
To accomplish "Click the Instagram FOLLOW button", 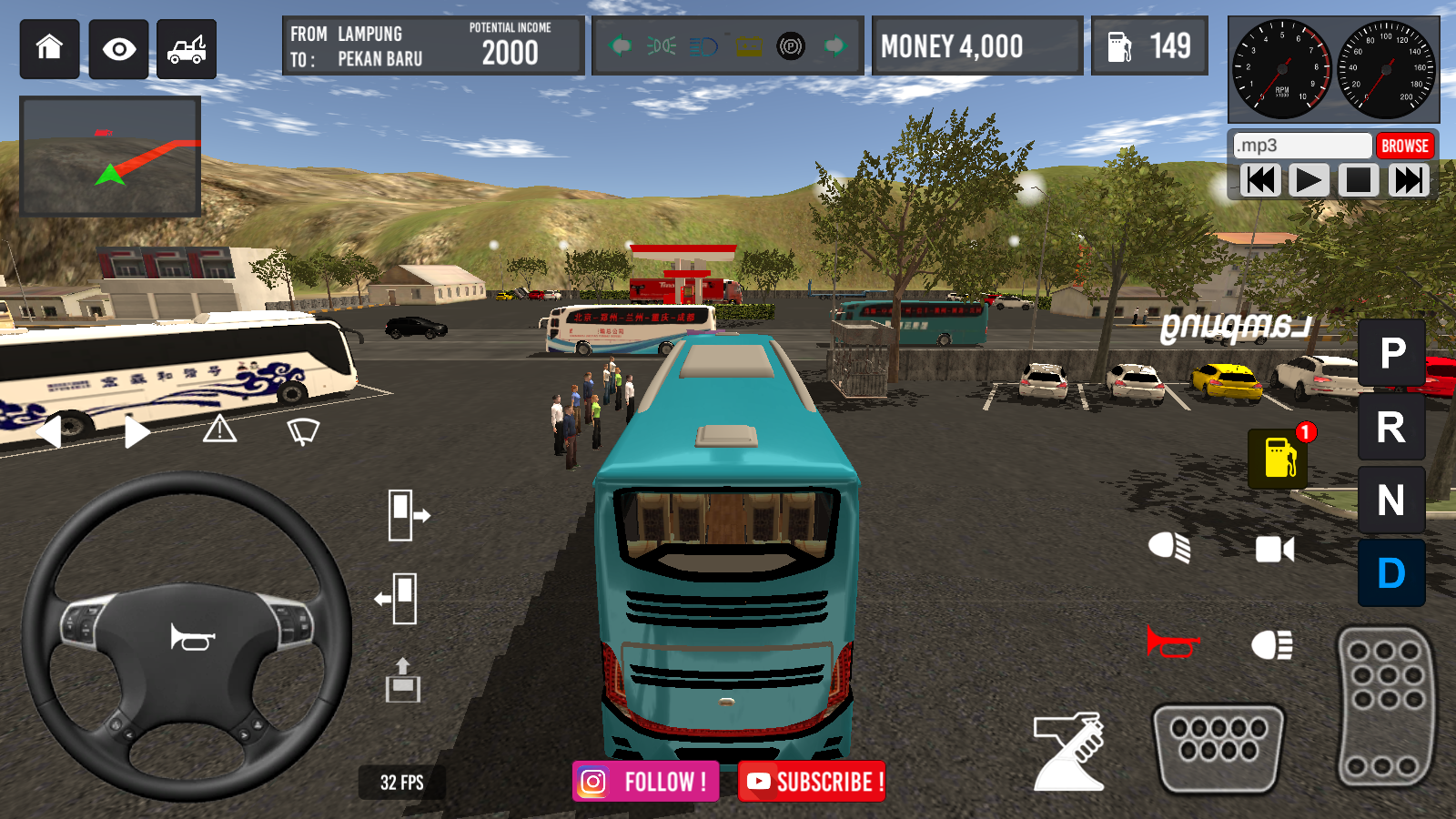I will tap(645, 780).
